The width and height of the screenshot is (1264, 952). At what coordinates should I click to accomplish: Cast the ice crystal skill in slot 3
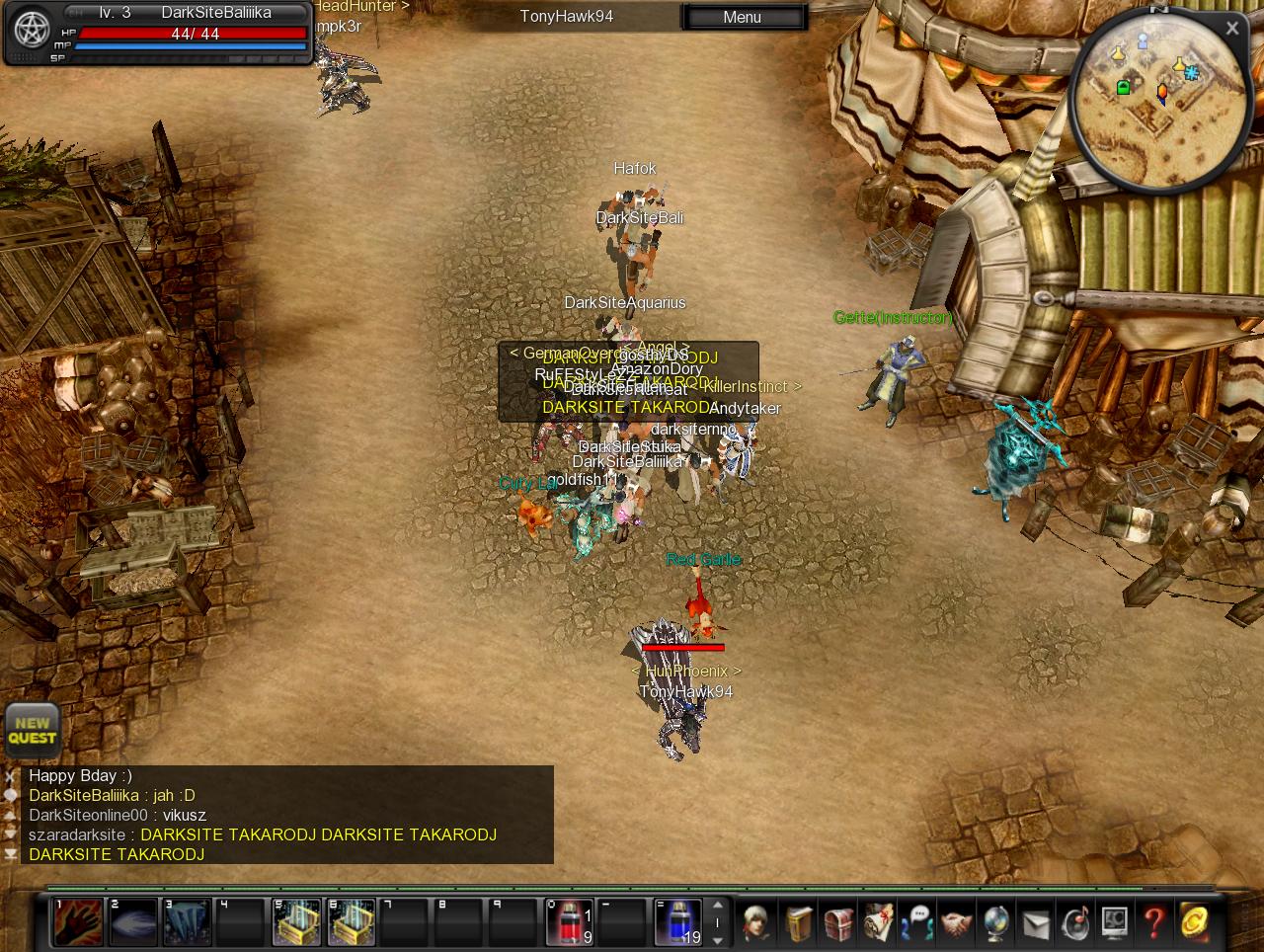coord(188,922)
